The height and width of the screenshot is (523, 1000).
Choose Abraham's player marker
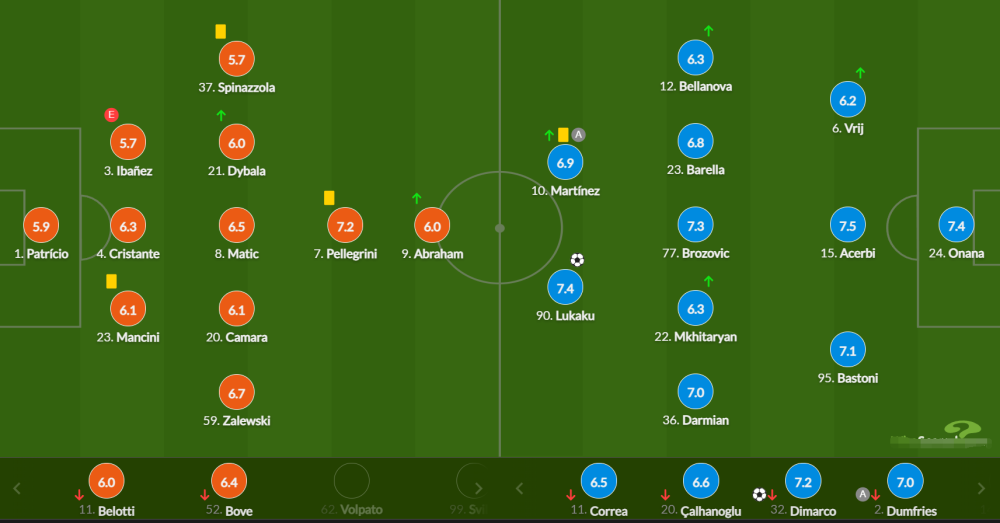pyautogui.click(x=433, y=227)
